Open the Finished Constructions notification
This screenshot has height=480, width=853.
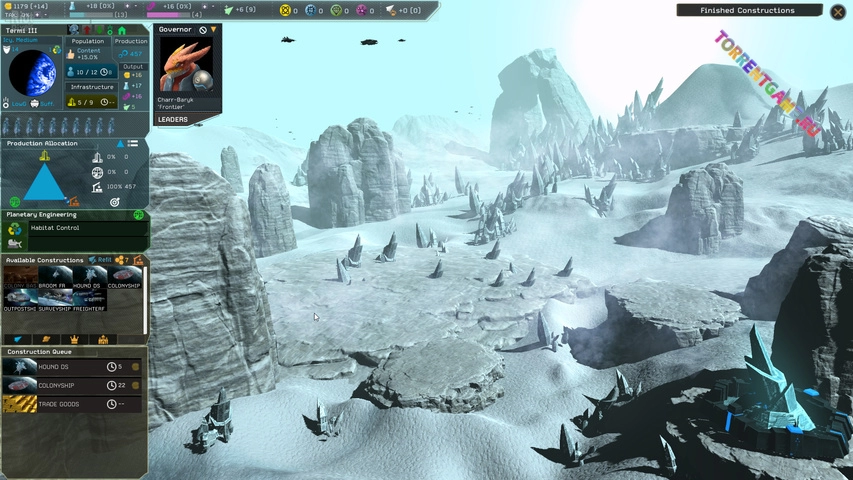(x=748, y=11)
